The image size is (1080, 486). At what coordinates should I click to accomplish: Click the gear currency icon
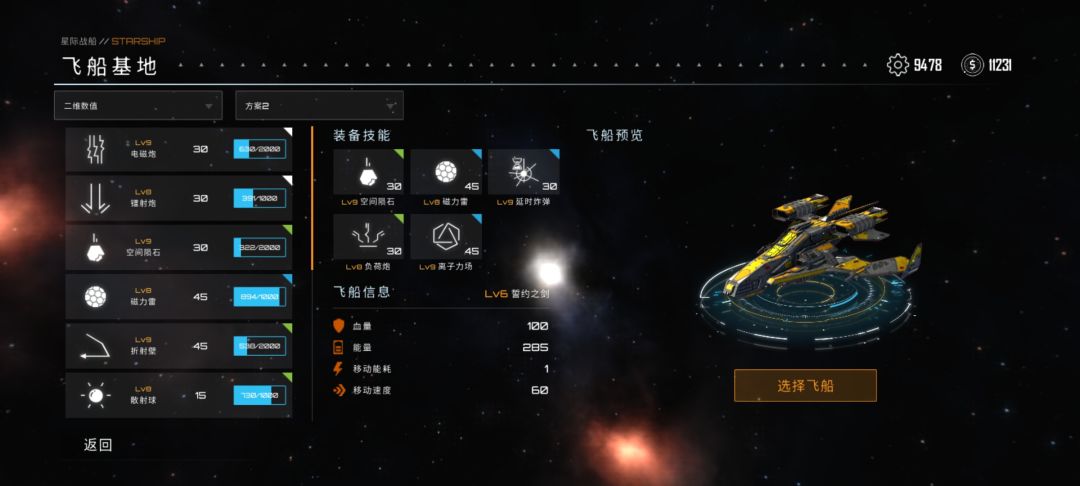click(898, 65)
